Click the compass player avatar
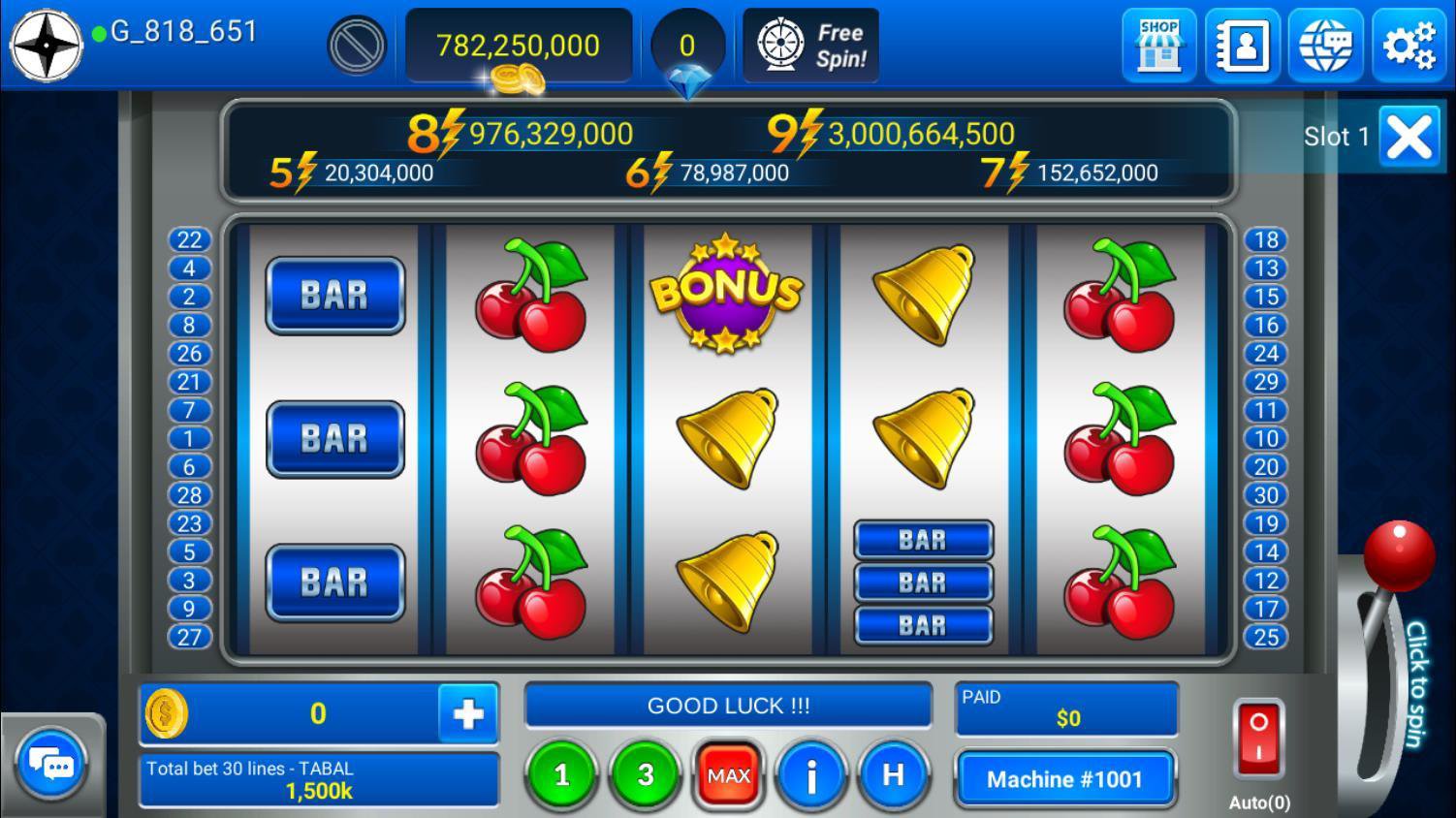Viewport: 1456px width, 818px height. point(46,46)
